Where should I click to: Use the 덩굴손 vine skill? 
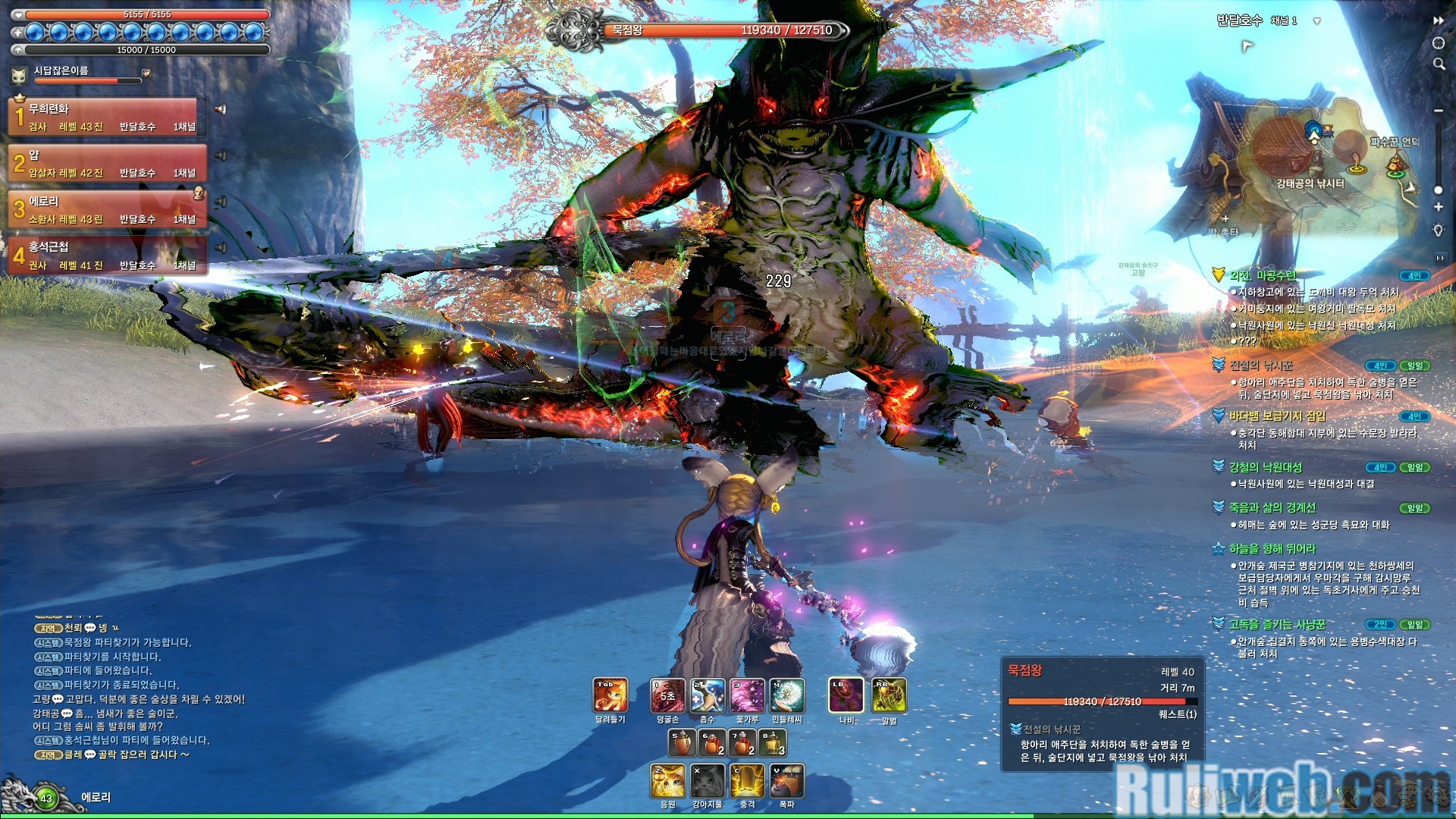pos(667,695)
